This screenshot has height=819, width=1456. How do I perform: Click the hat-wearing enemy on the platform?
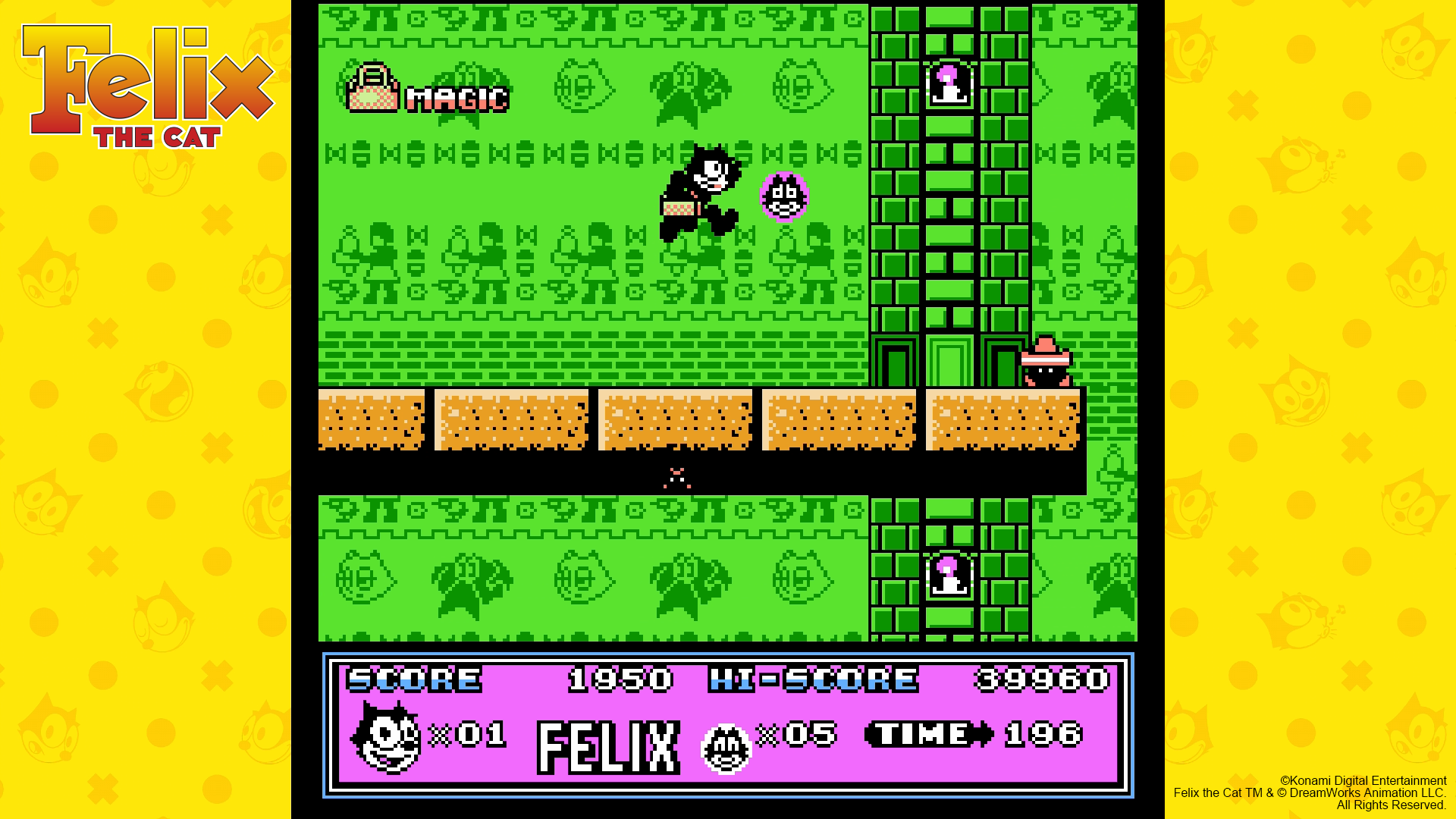point(1046,365)
